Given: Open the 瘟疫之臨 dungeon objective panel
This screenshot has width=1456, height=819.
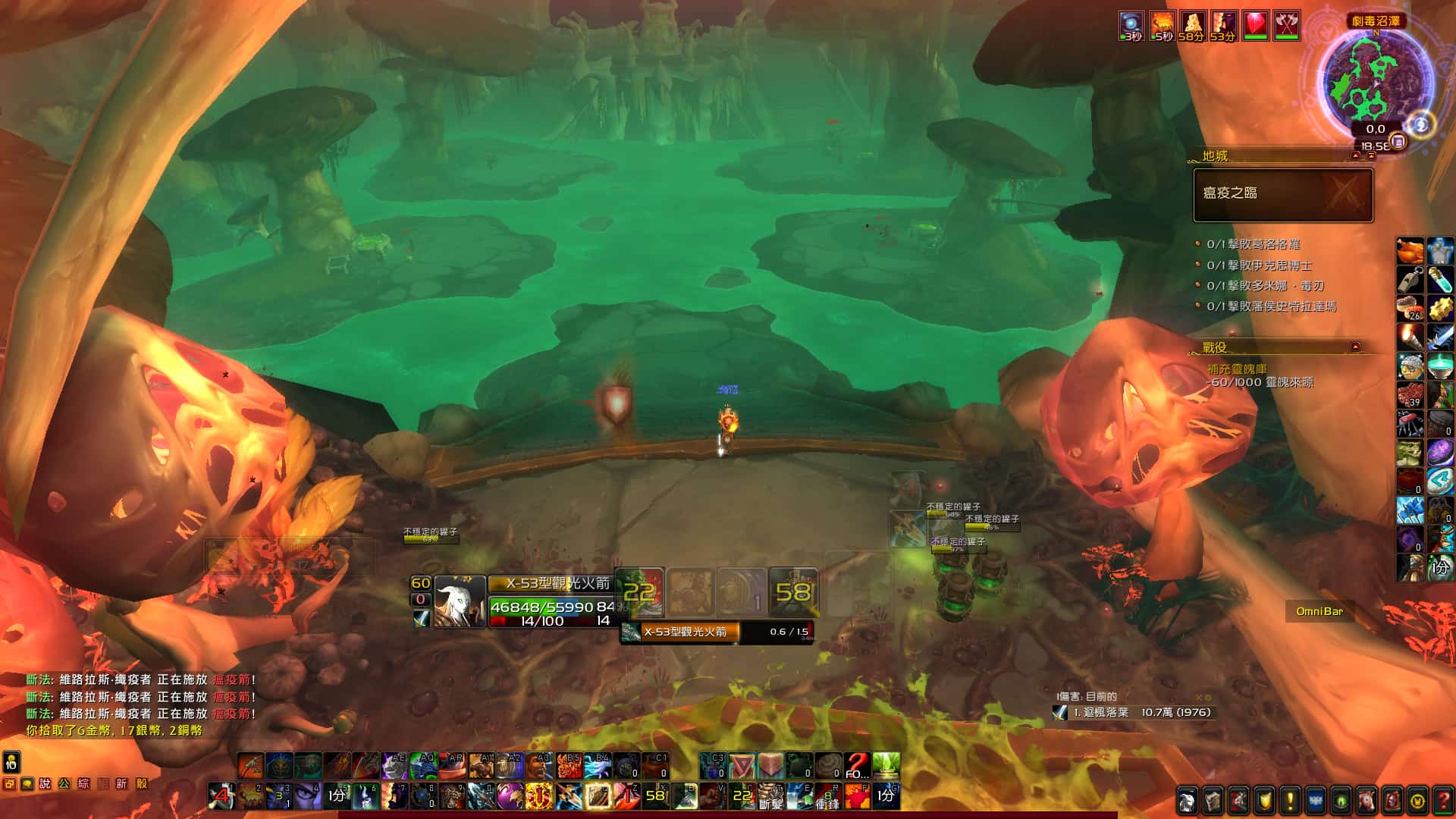Looking at the screenshot, I should [x=1283, y=195].
